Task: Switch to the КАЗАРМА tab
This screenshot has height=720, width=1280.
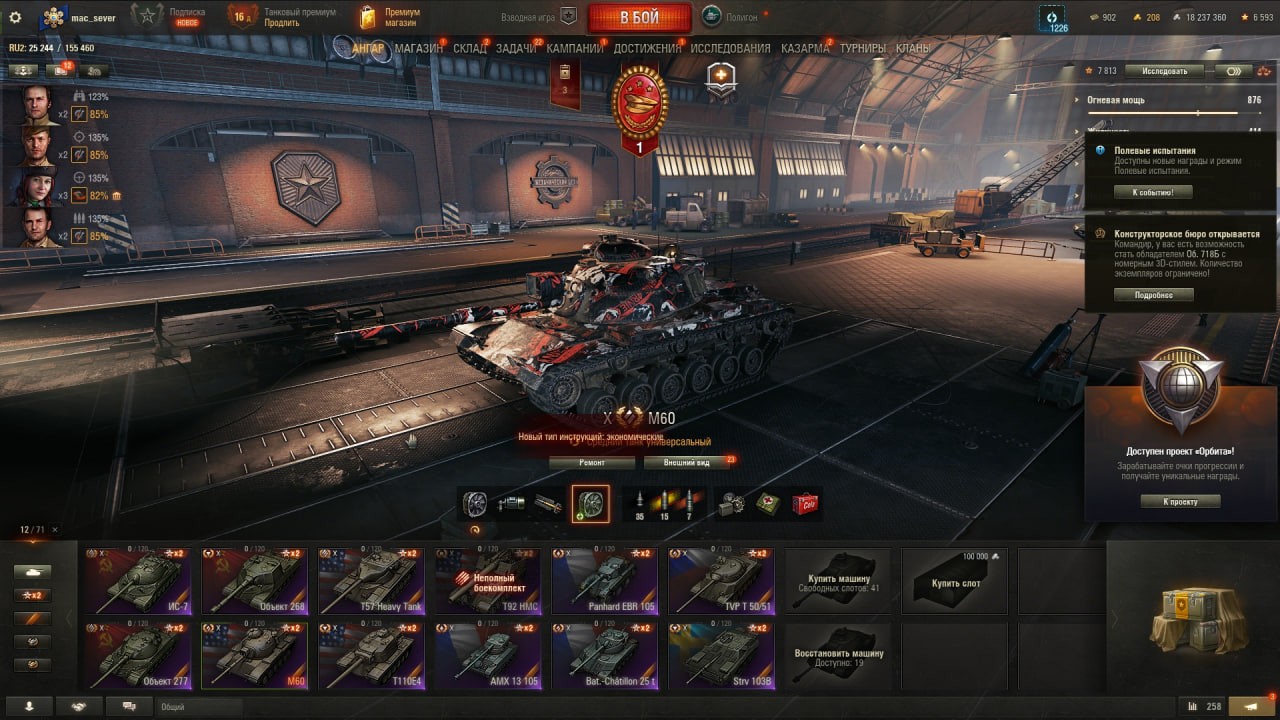Action: [x=805, y=48]
